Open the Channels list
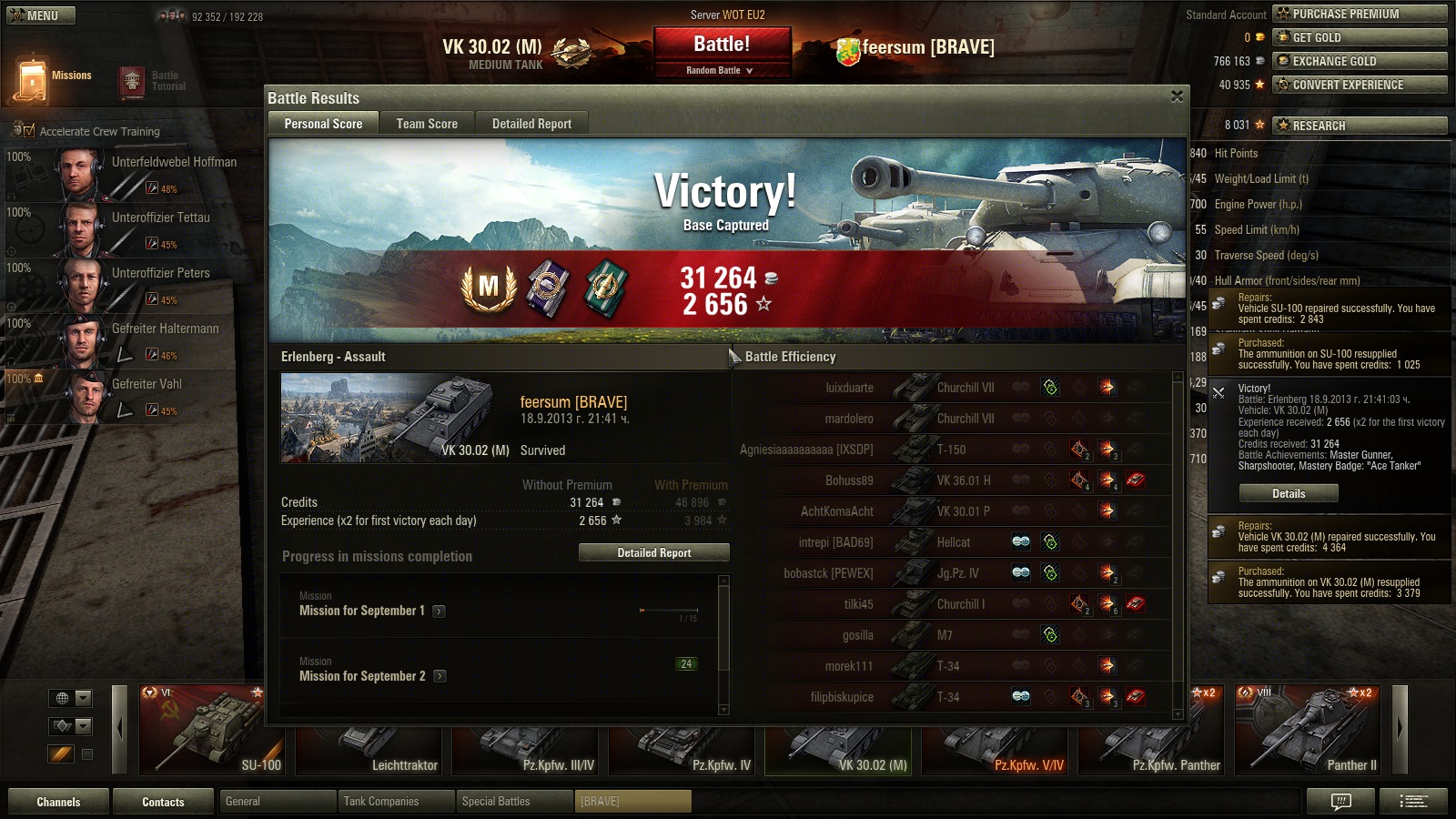Image resolution: width=1456 pixels, height=819 pixels. click(58, 802)
